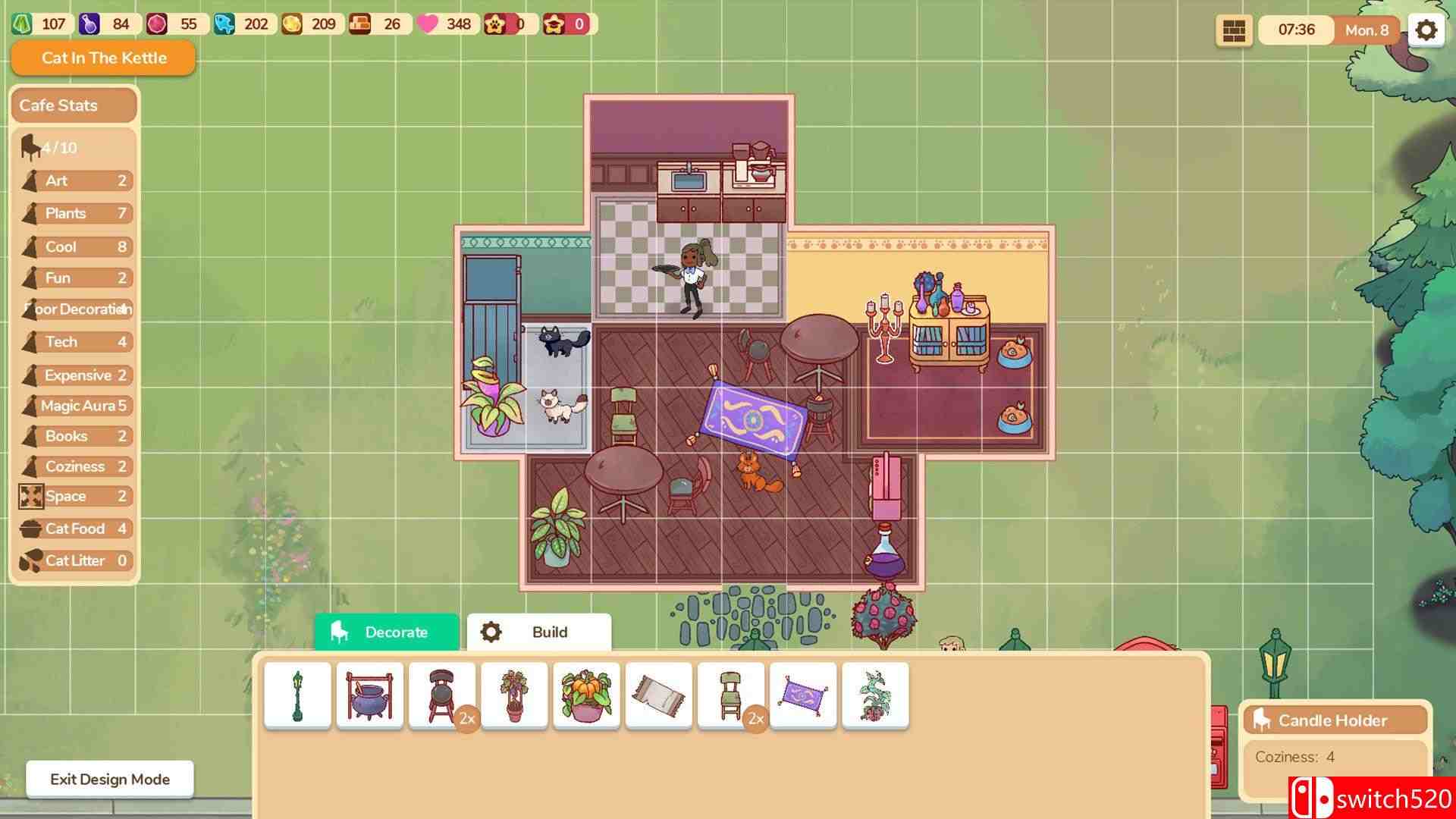Click the green leaf currency icon
The image size is (1456, 819).
click(22, 24)
